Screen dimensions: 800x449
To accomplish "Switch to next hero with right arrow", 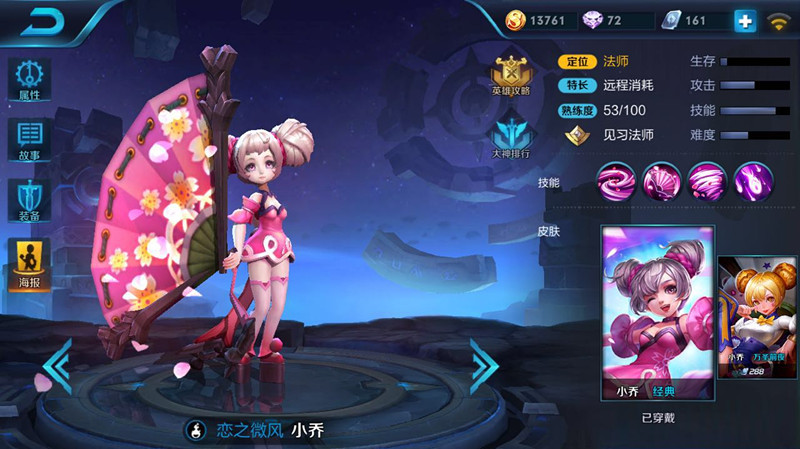I will tap(484, 366).
